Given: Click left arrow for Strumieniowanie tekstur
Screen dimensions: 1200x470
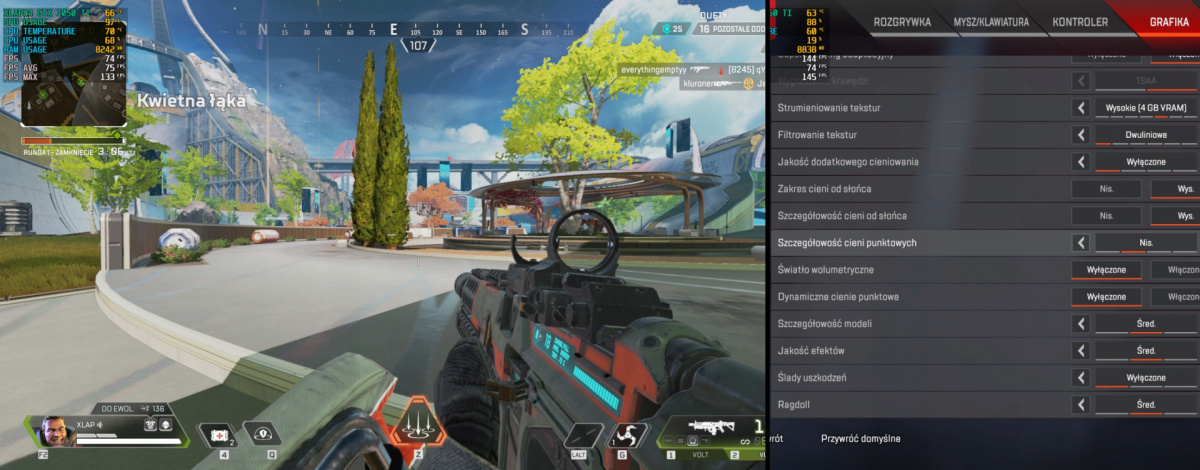Looking at the screenshot, I should (1081, 107).
